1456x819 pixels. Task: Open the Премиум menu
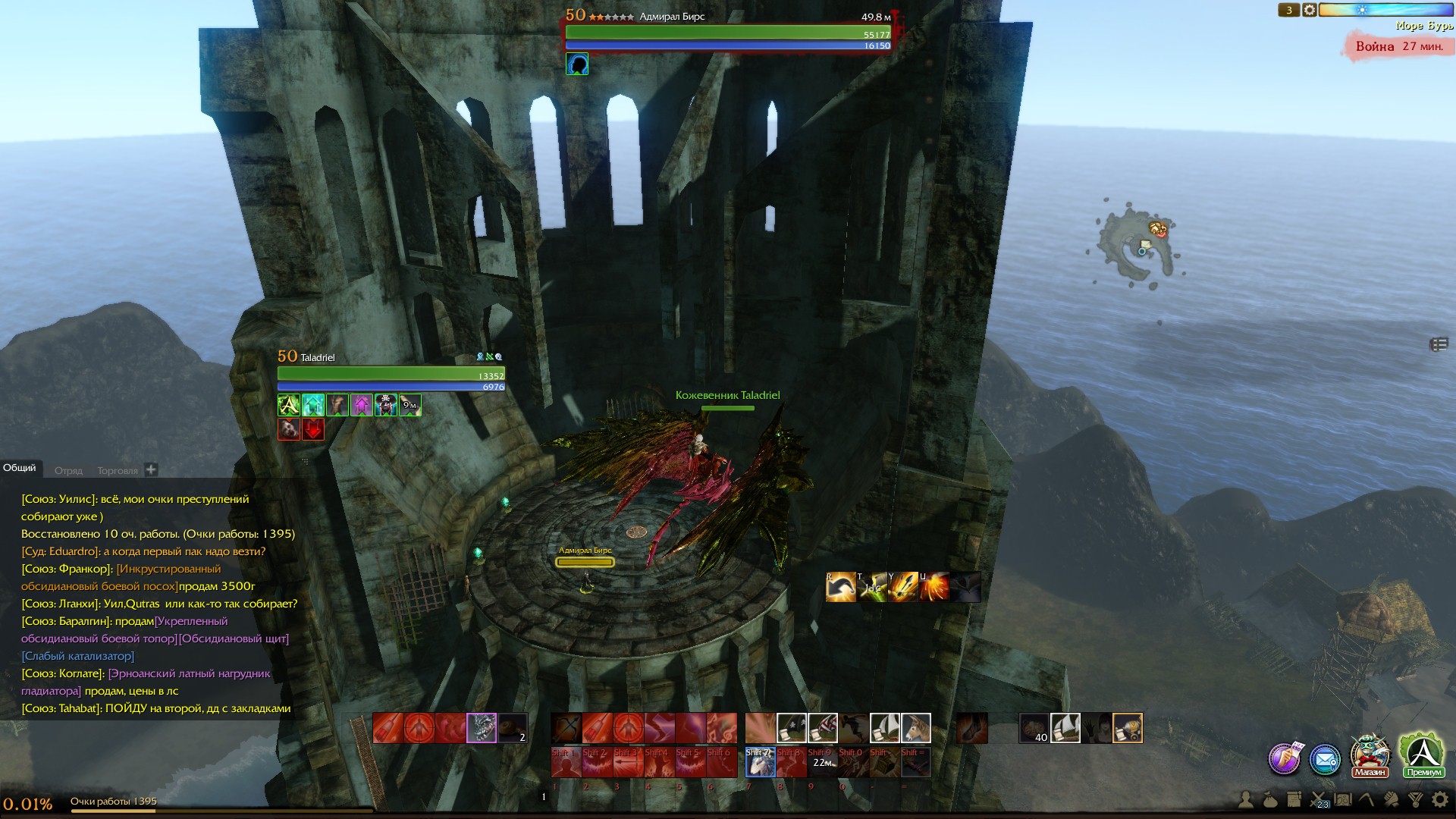pos(1423,755)
